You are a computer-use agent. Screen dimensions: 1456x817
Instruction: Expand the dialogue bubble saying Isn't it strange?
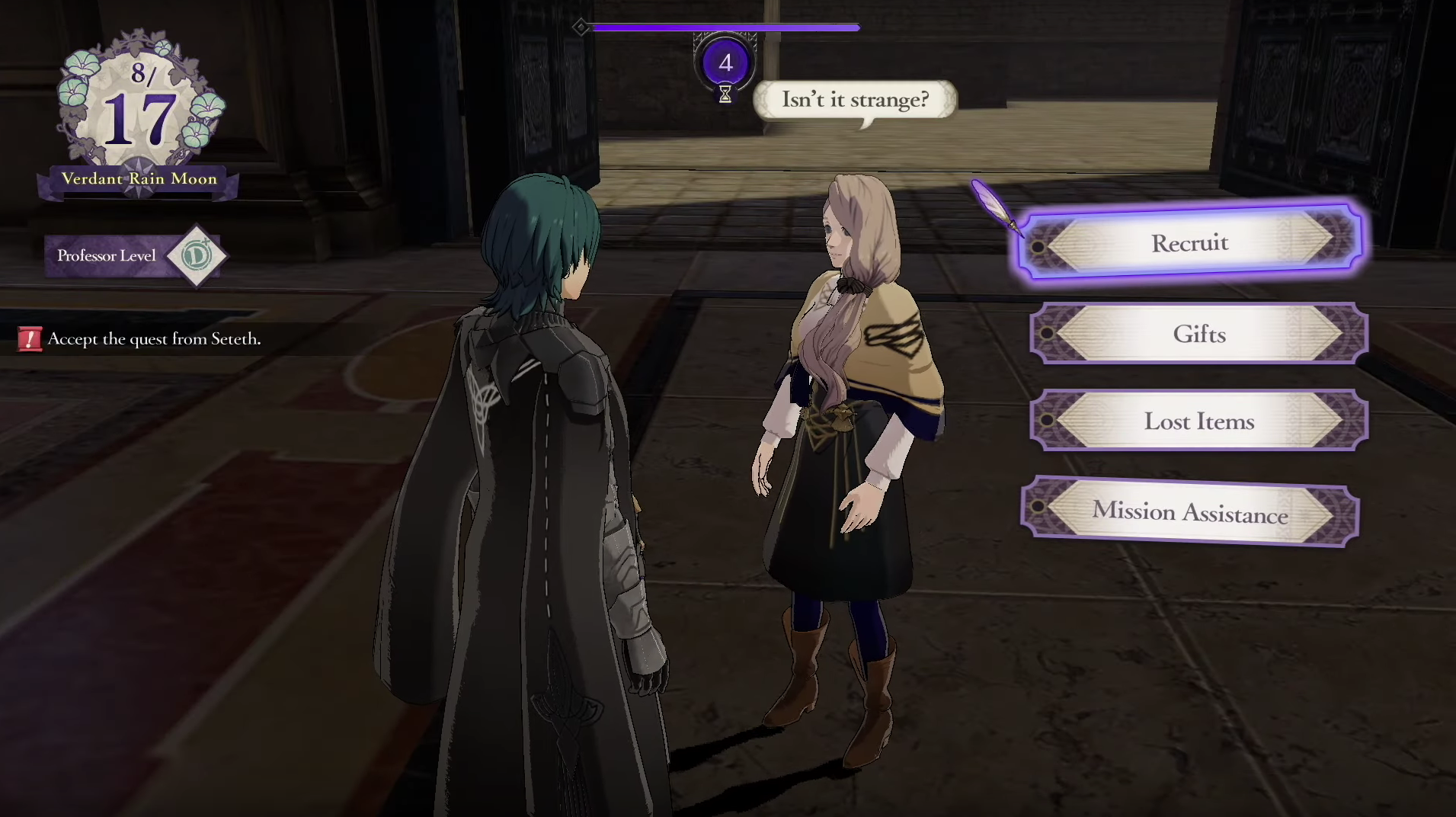(x=855, y=99)
